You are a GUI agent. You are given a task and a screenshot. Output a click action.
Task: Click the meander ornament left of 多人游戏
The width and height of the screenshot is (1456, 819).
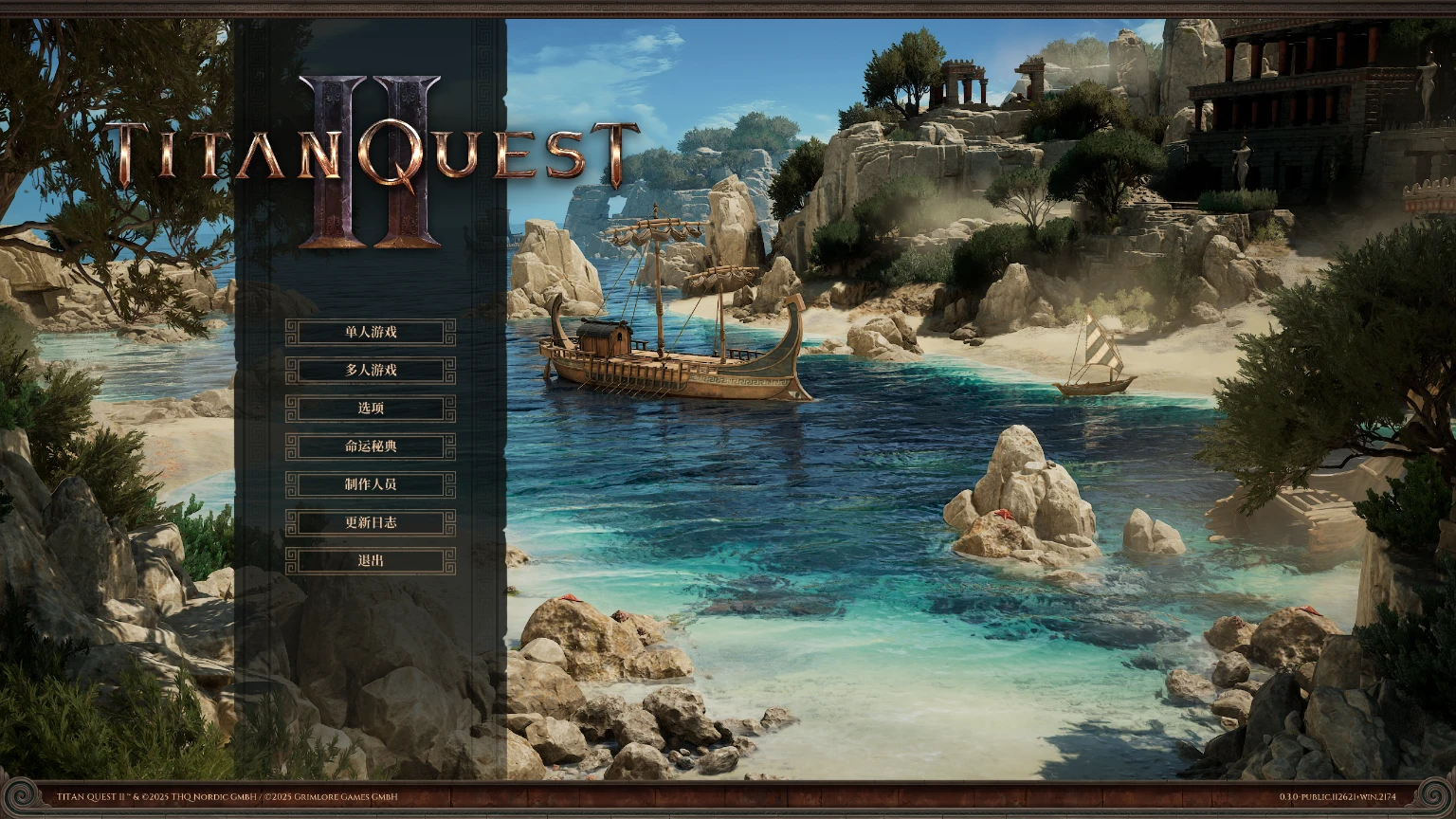(x=292, y=371)
